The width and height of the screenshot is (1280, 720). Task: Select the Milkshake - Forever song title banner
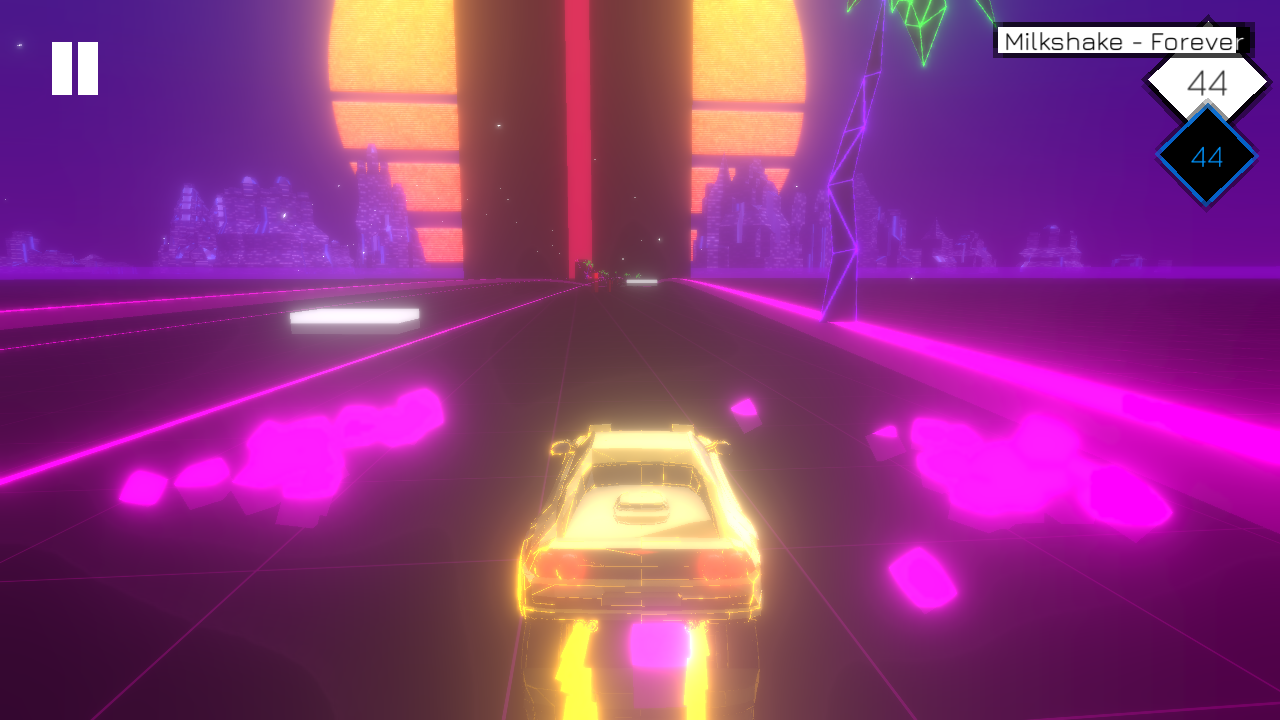1120,42
